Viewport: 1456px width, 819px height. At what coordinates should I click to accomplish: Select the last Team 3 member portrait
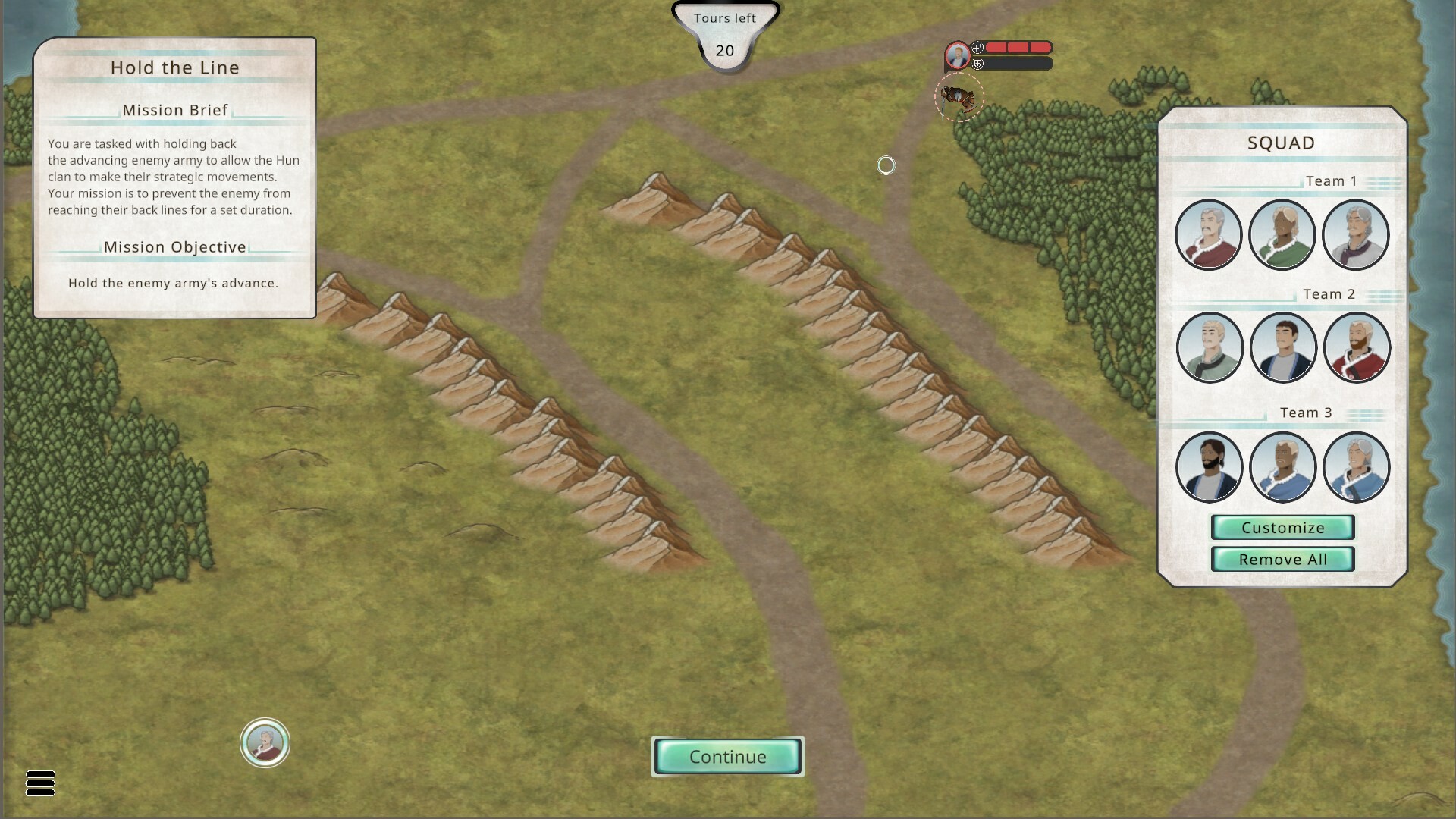pos(1357,467)
